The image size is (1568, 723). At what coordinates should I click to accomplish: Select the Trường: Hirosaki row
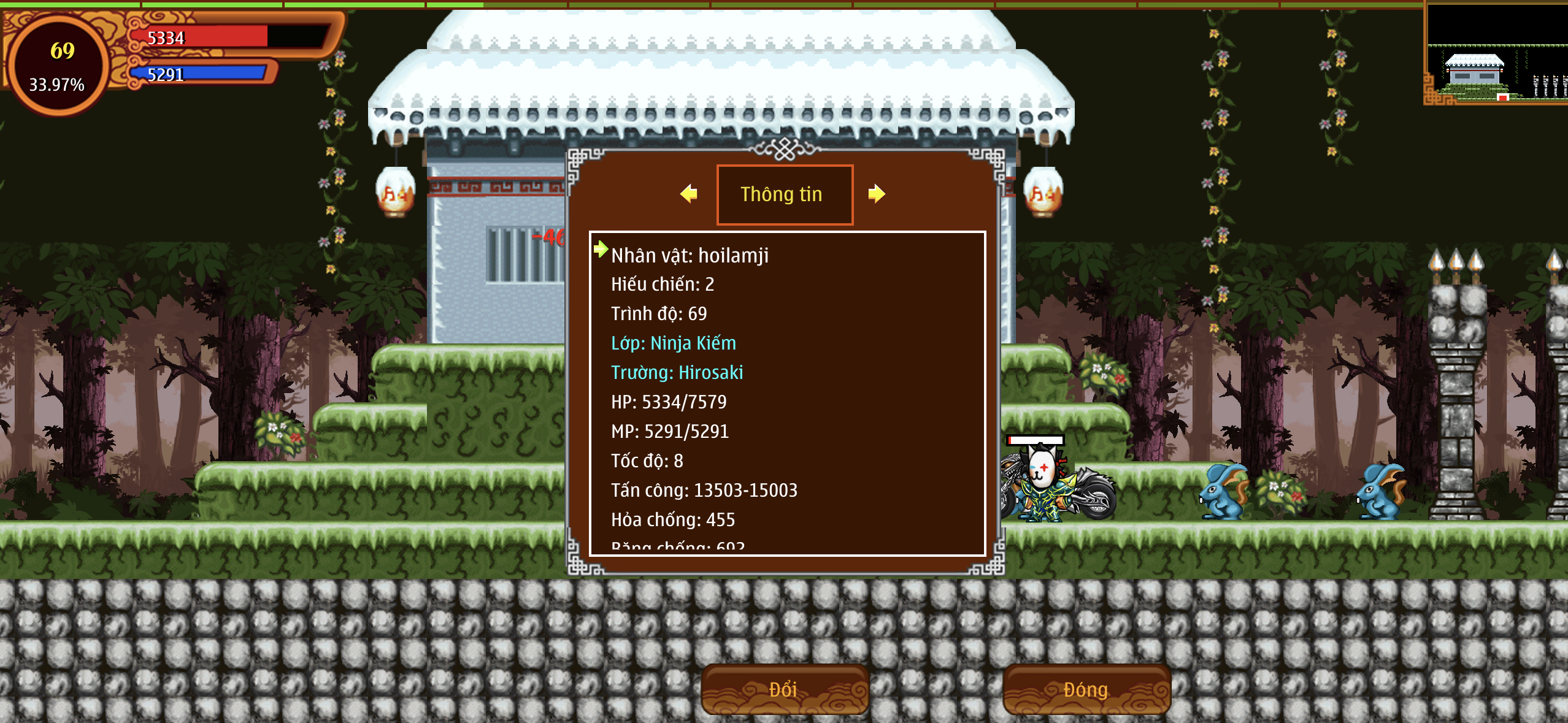click(677, 372)
